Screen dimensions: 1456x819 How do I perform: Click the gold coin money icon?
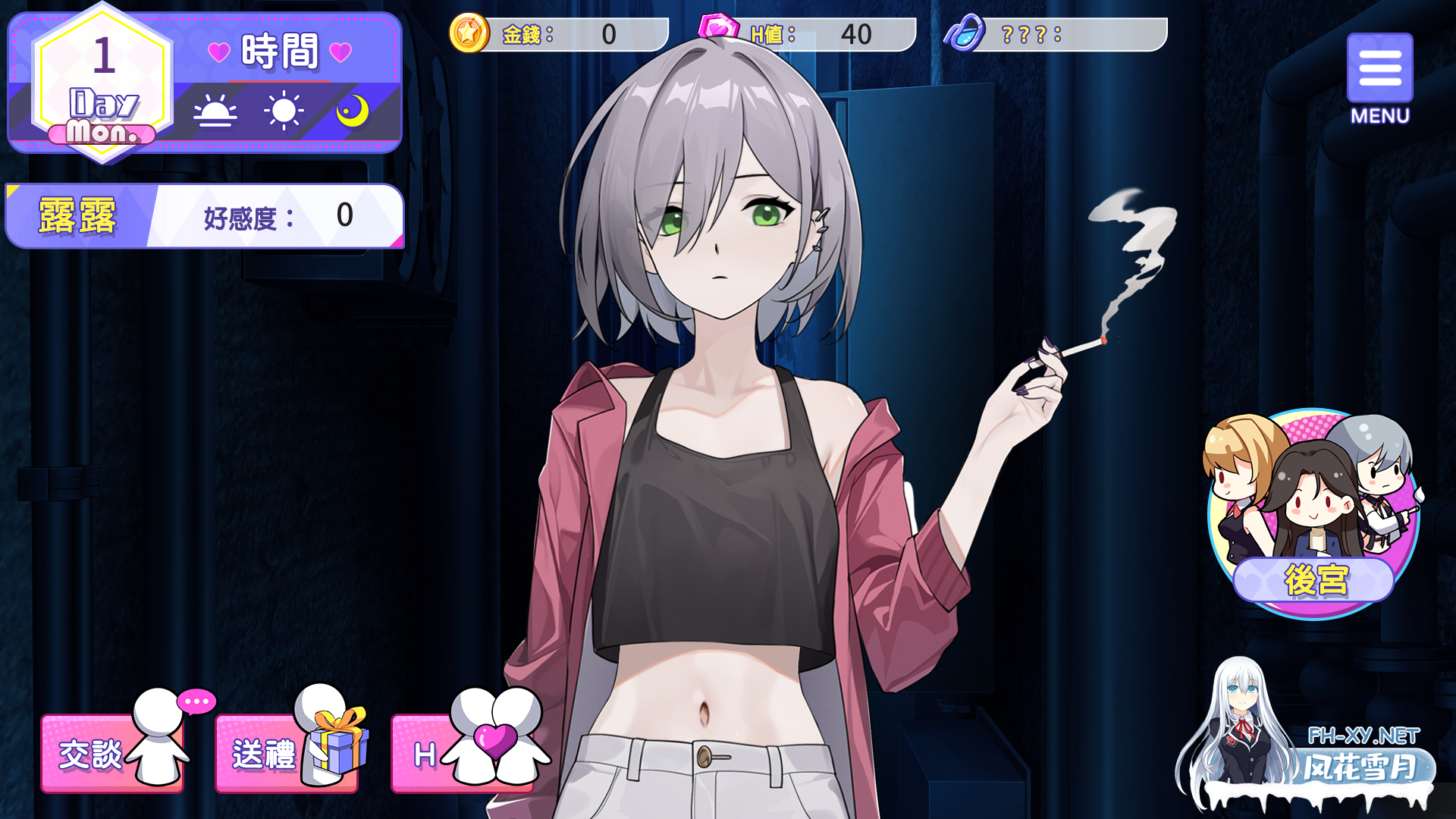(x=469, y=33)
